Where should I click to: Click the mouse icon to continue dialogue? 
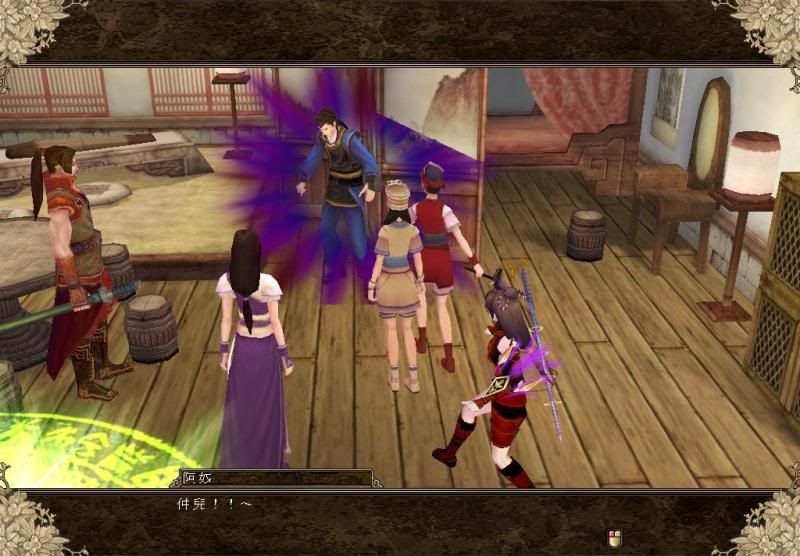(x=617, y=540)
